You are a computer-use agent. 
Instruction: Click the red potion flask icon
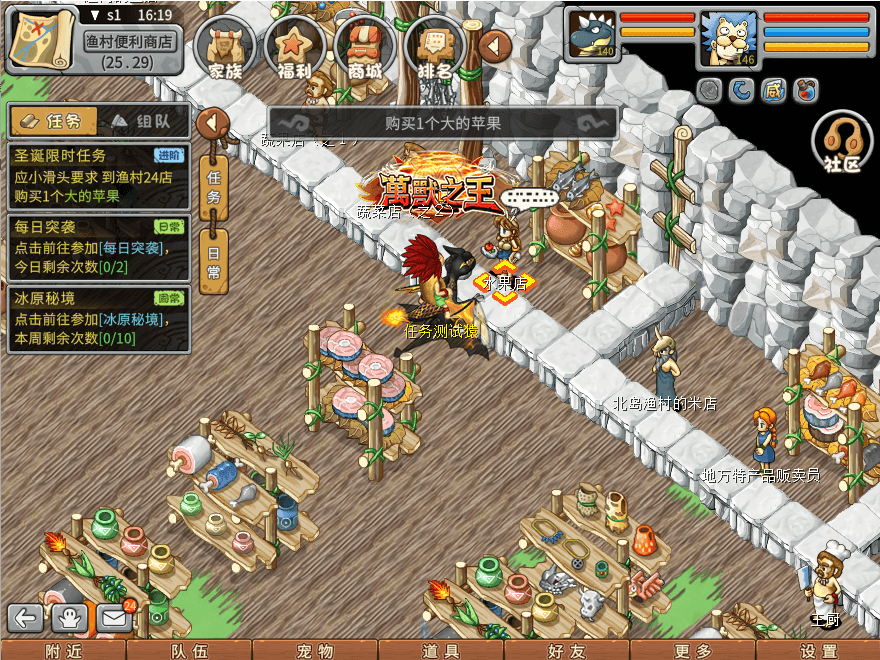[x=805, y=90]
